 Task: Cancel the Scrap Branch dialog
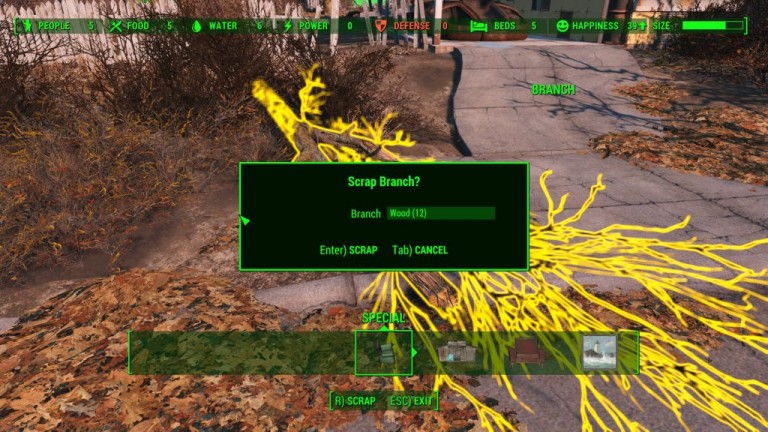(420, 250)
